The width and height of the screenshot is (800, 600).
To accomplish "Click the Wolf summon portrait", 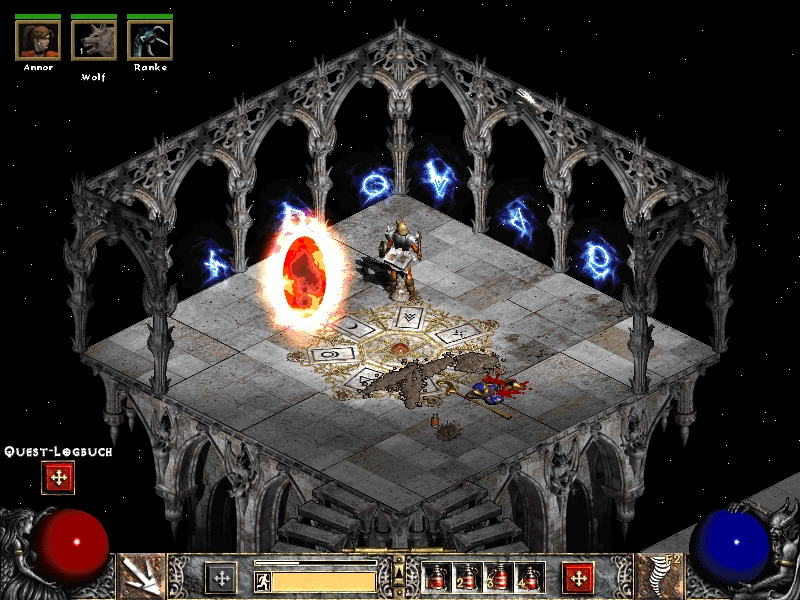I will [94, 39].
